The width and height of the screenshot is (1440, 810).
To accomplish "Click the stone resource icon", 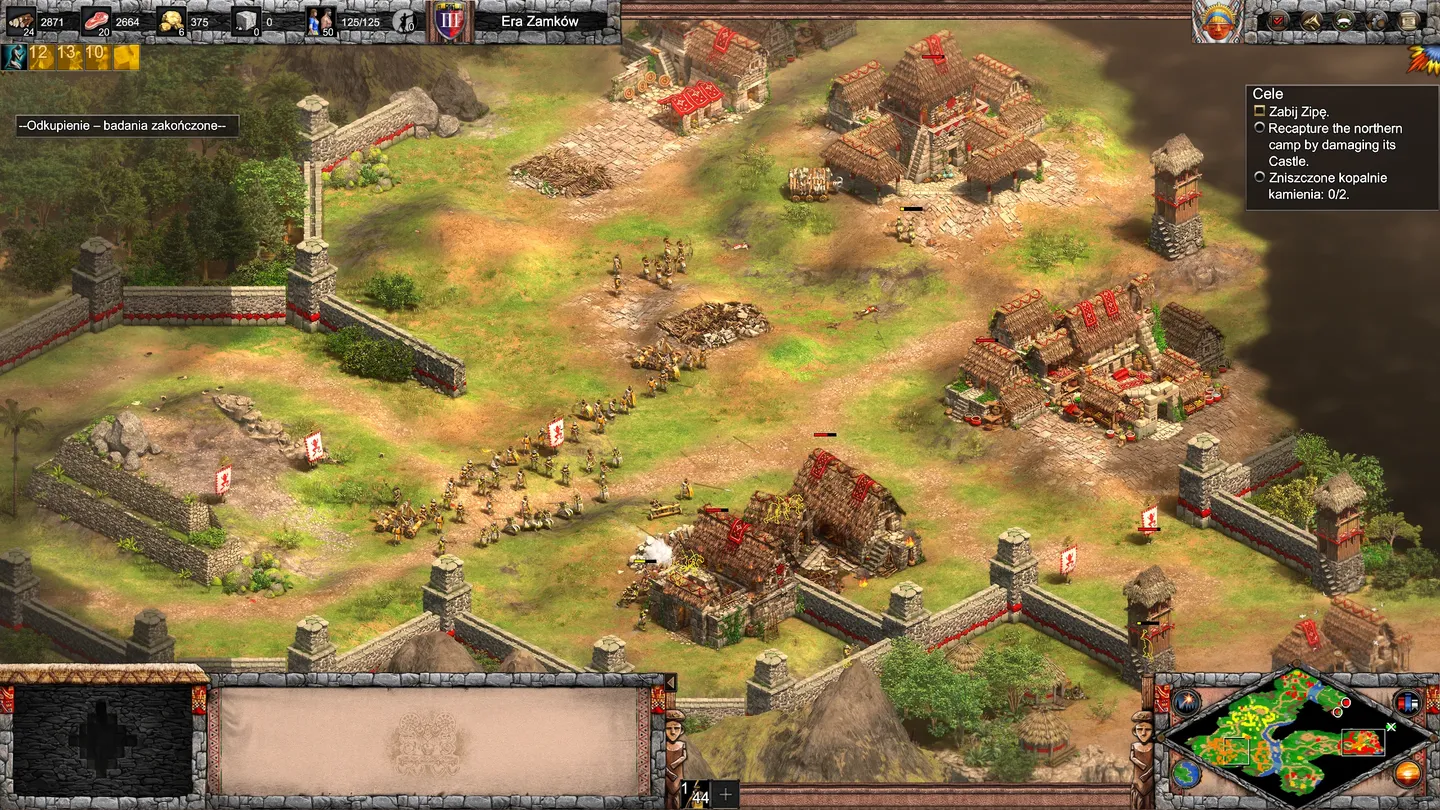I will coord(246,20).
